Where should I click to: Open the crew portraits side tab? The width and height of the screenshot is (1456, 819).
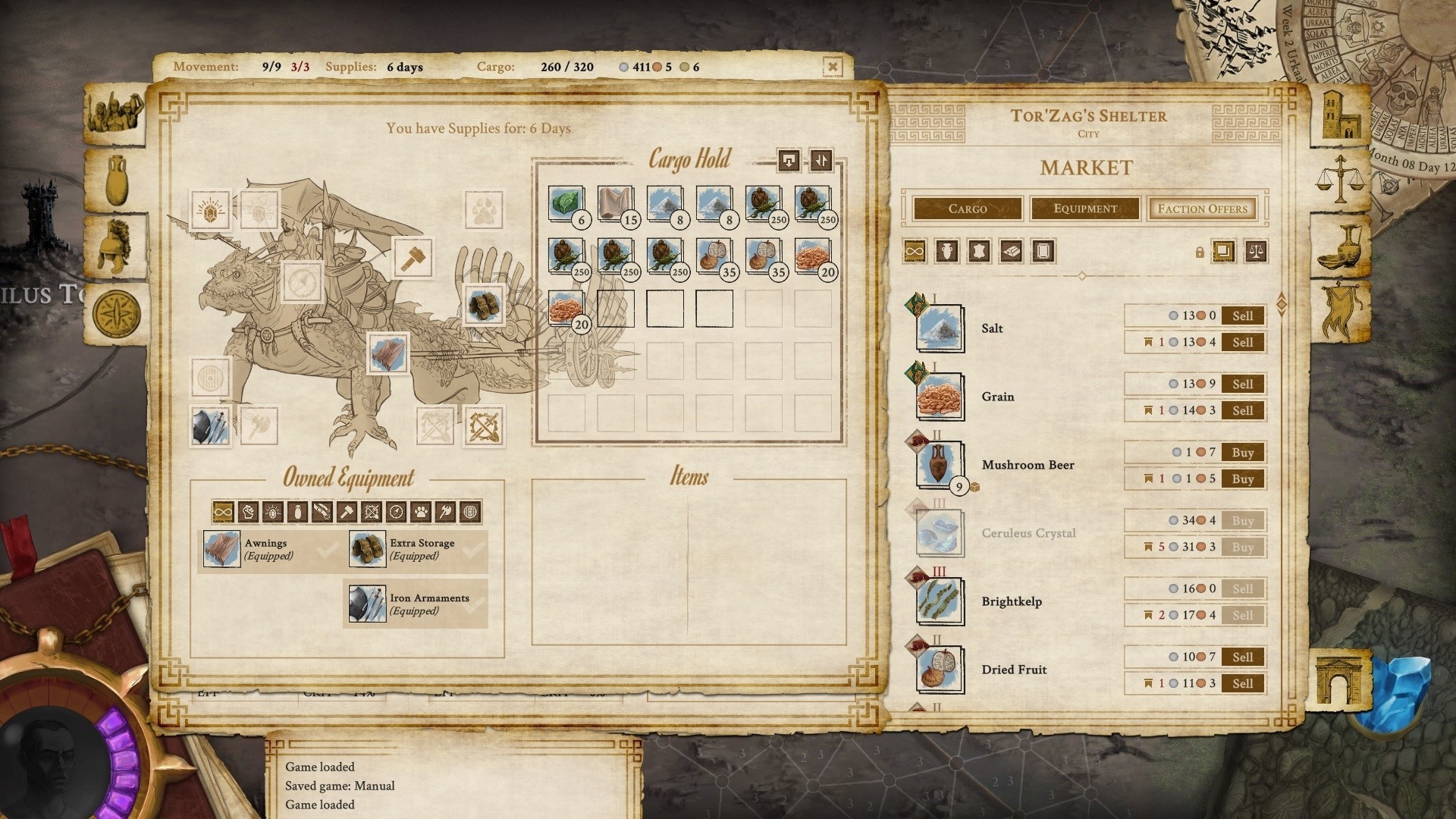tap(115, 114)
